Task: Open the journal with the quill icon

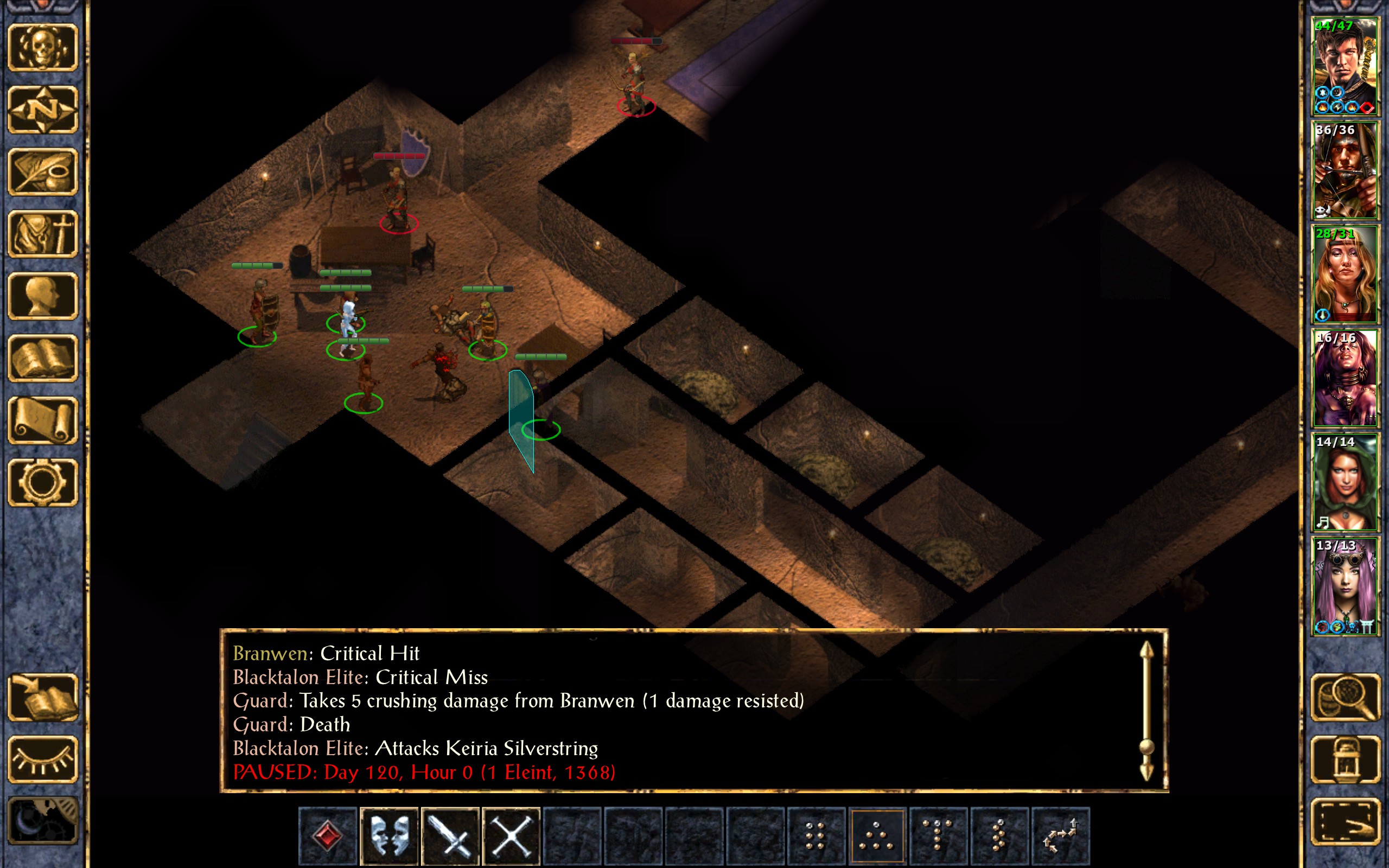Action: pyautogui.click(x=43, y=171)
